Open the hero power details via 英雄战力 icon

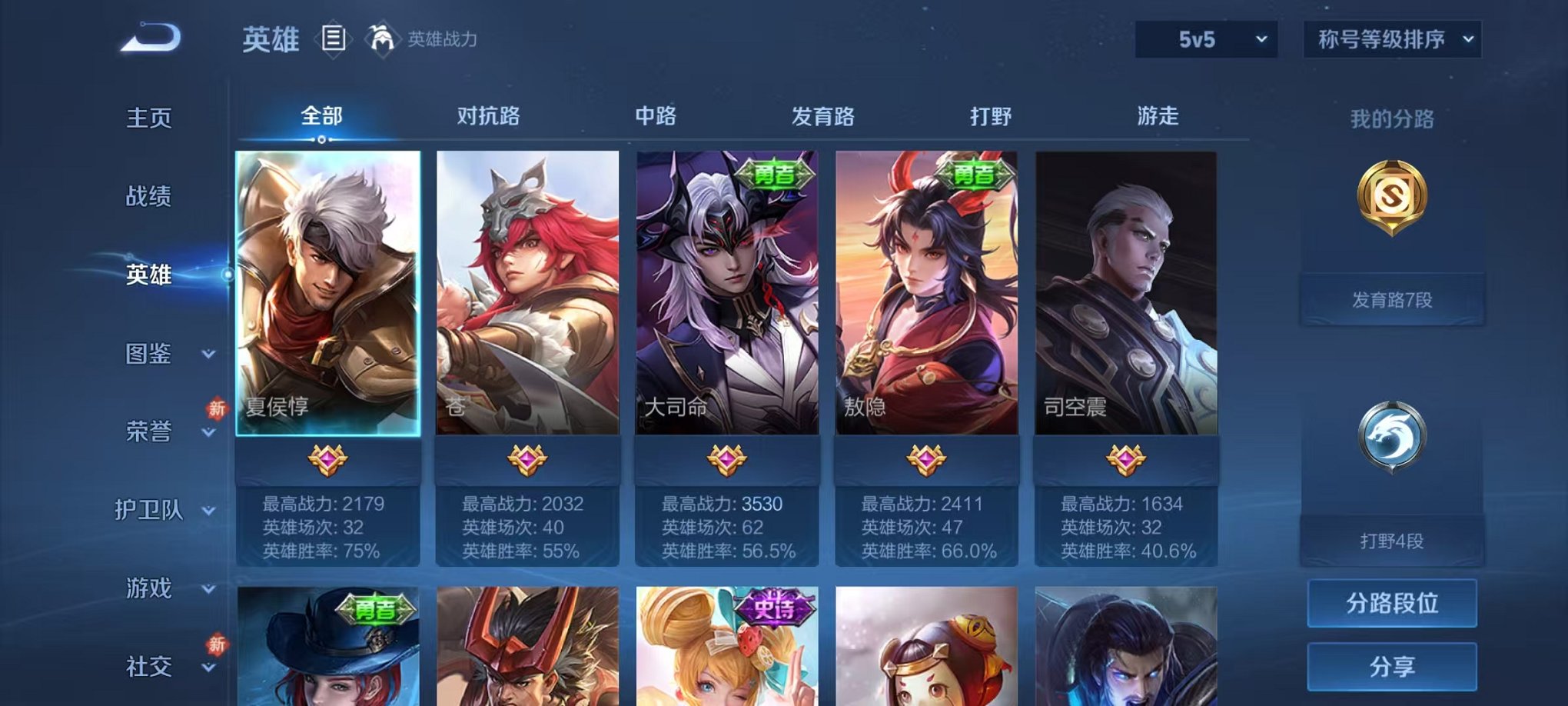pyautogui.click(x=381, y=37)
